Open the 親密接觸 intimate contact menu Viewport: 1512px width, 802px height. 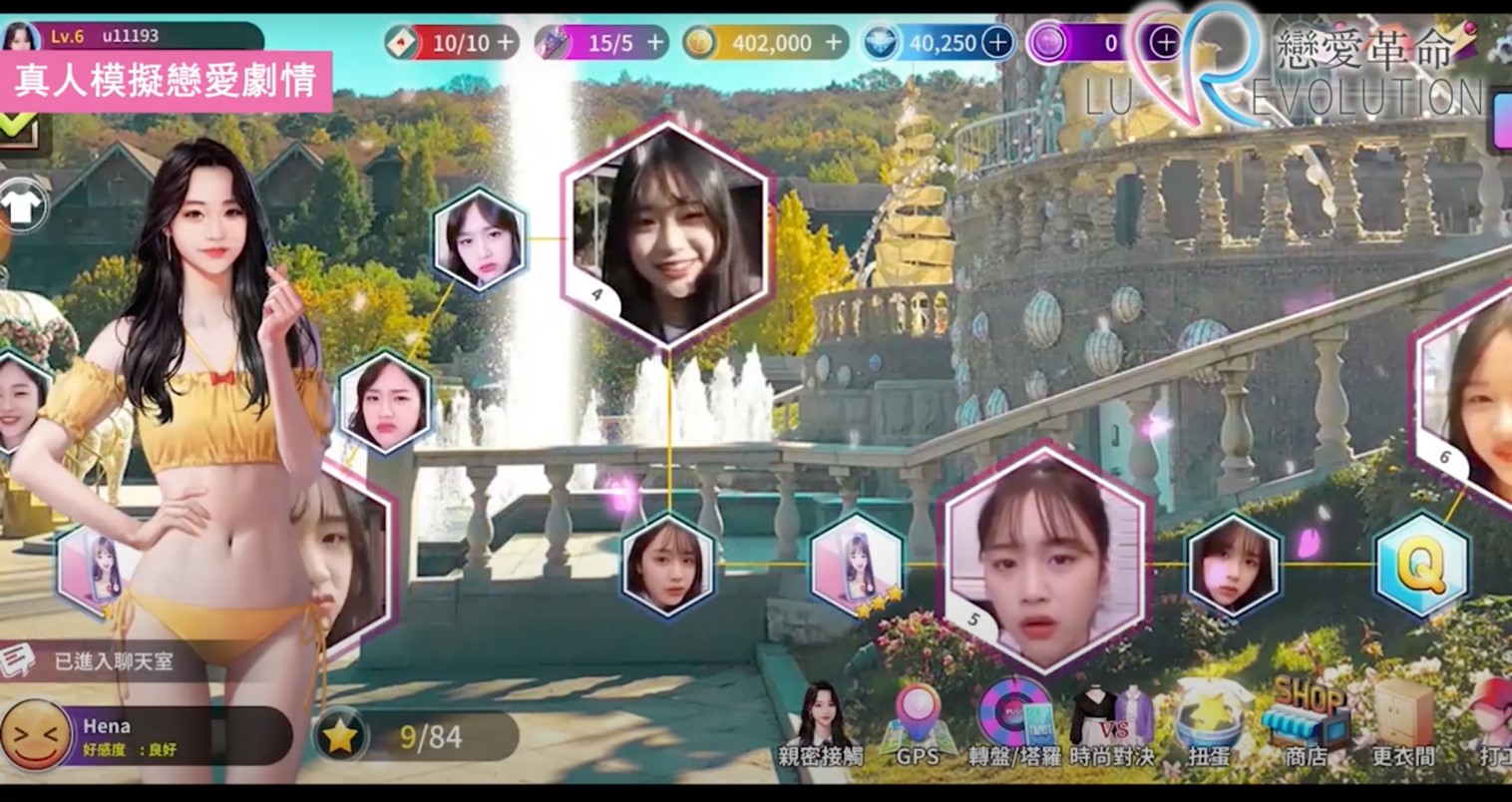coord(821,726)
